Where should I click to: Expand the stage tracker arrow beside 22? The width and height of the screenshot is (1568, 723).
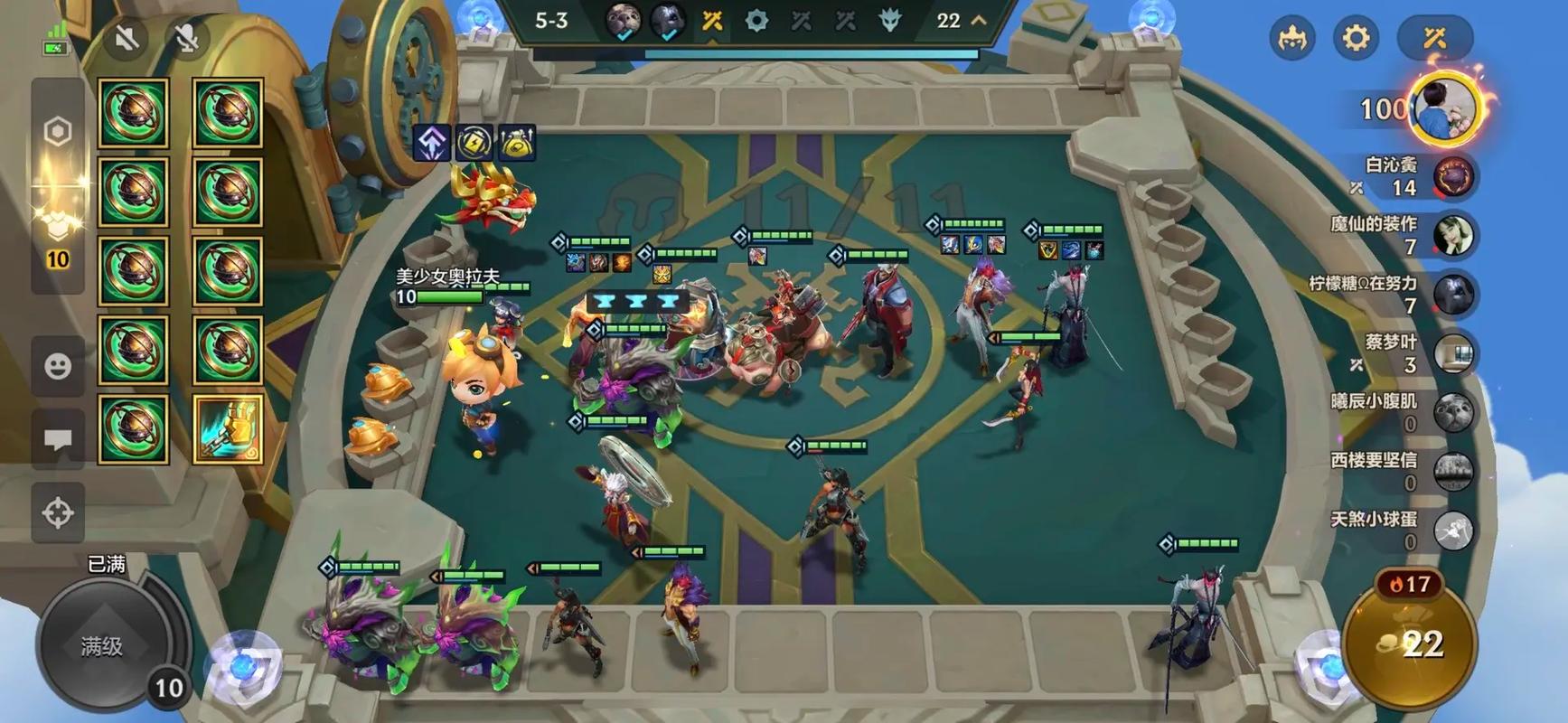pyautogui.click(x=979, y=20)
